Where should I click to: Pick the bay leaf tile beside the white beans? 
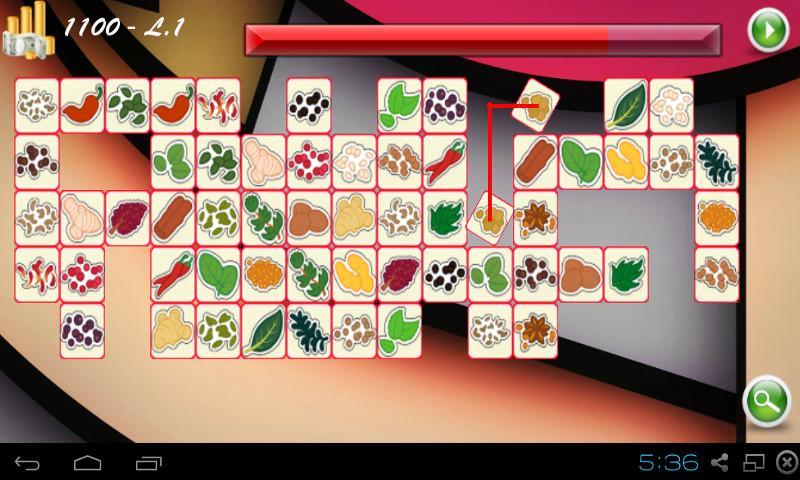[626, 102]
